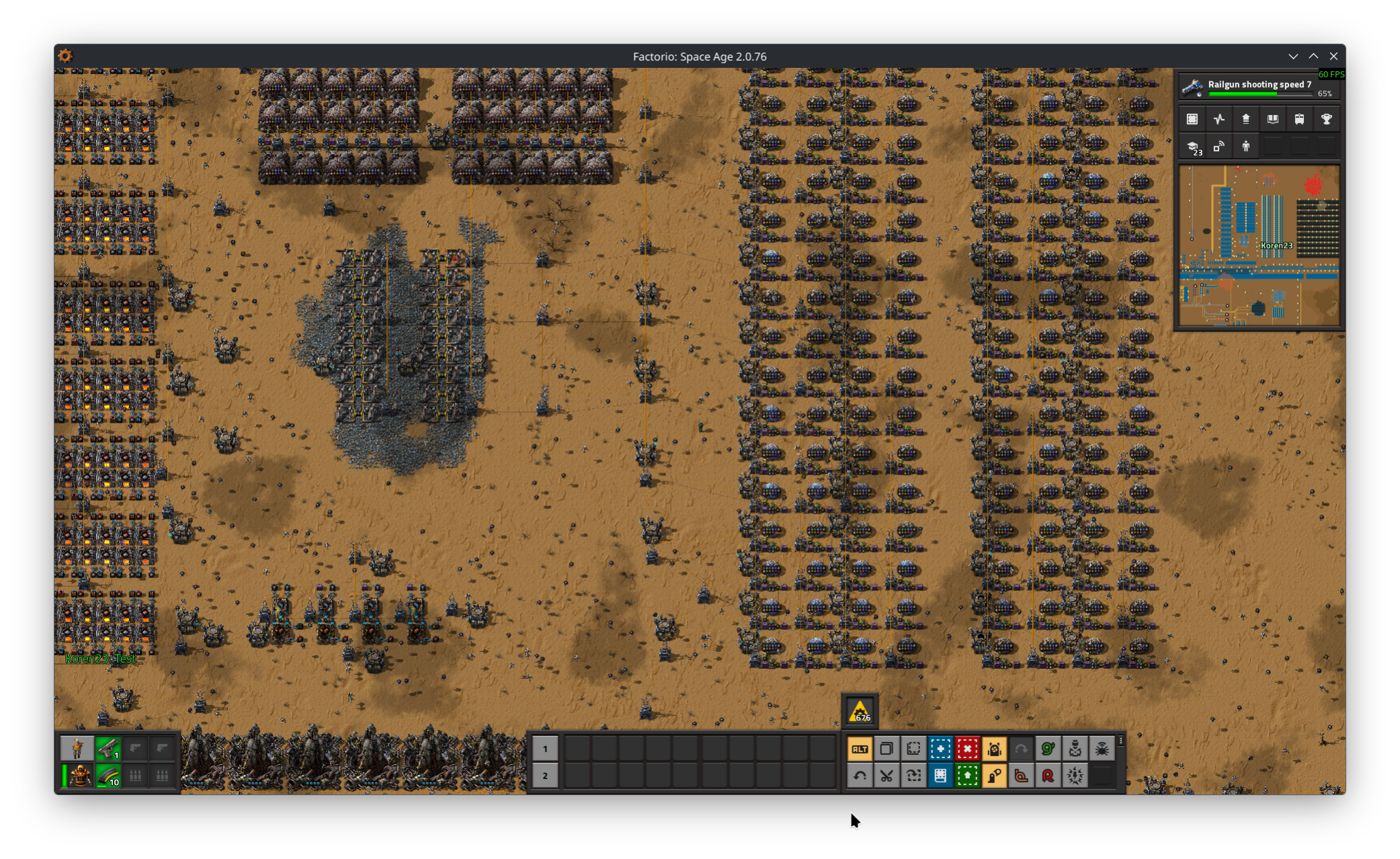Close the Factorio window
This screenshot has width=1400, height=859.
click(x=1333, y=56)
